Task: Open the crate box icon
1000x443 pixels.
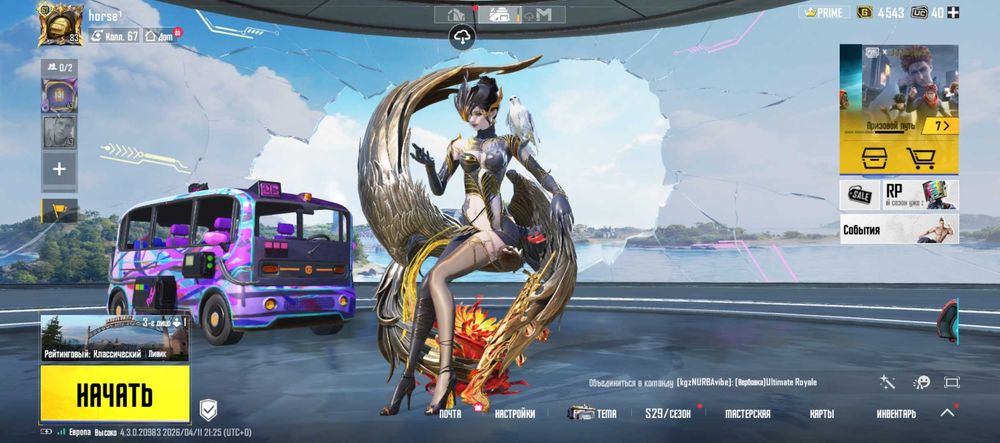Action: tap(871, 158)
